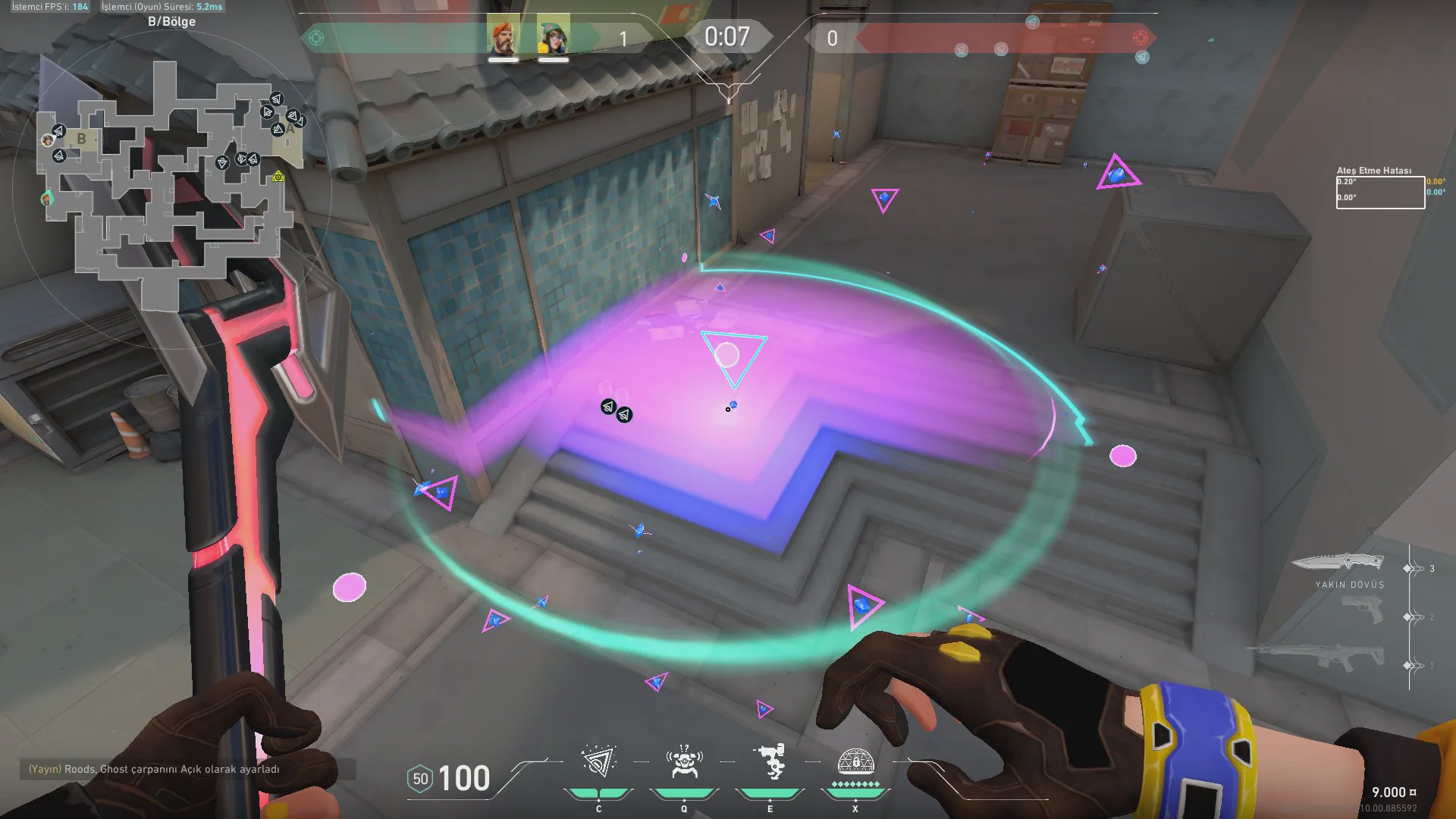Image resolution: width=1456 pixels, height=819 pixels.
Task: Switch to the pistol sidearm slot
Action: (x=1362, y=610)
